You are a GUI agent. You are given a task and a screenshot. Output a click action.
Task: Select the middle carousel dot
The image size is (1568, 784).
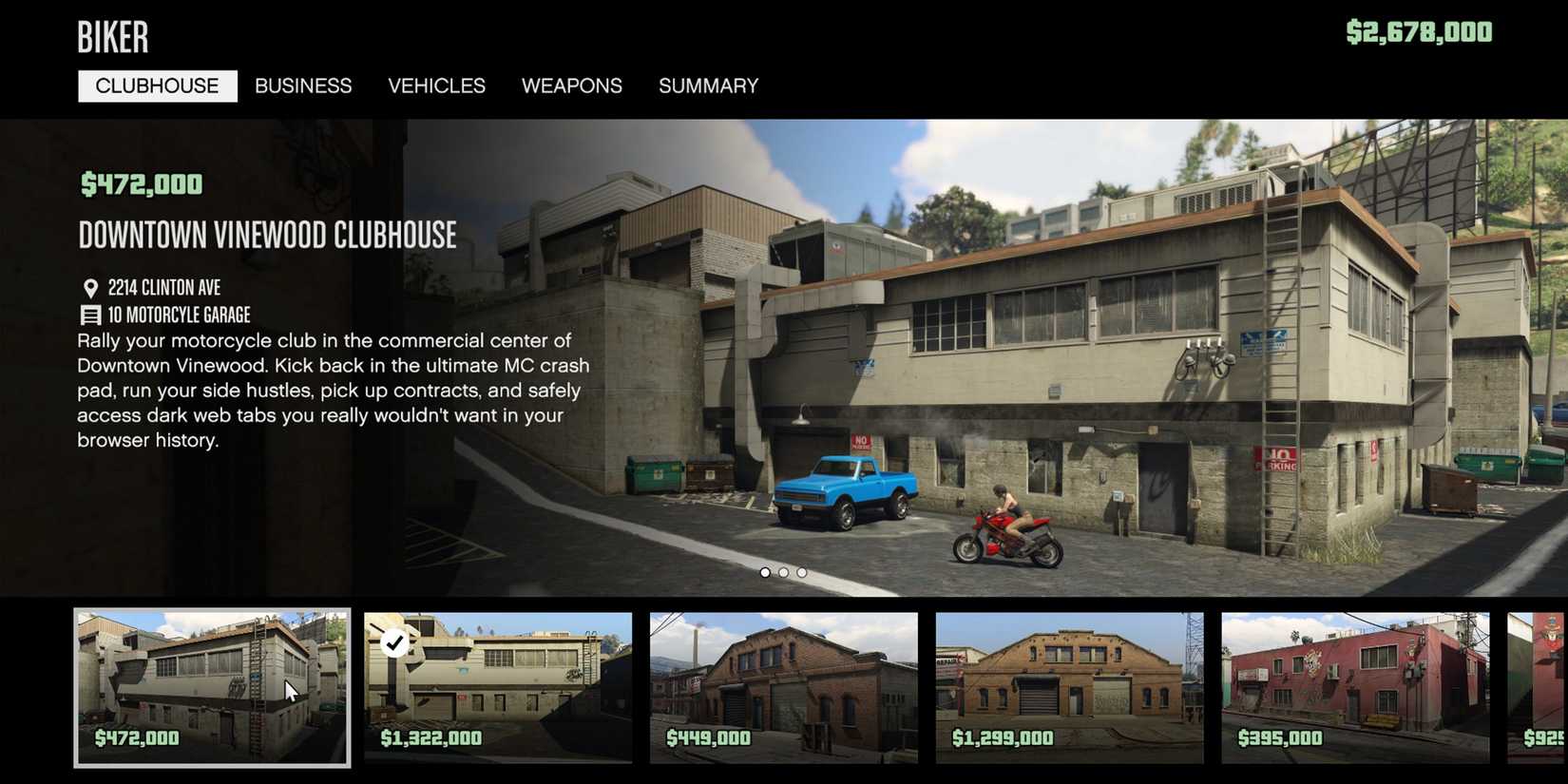(783, 572)
